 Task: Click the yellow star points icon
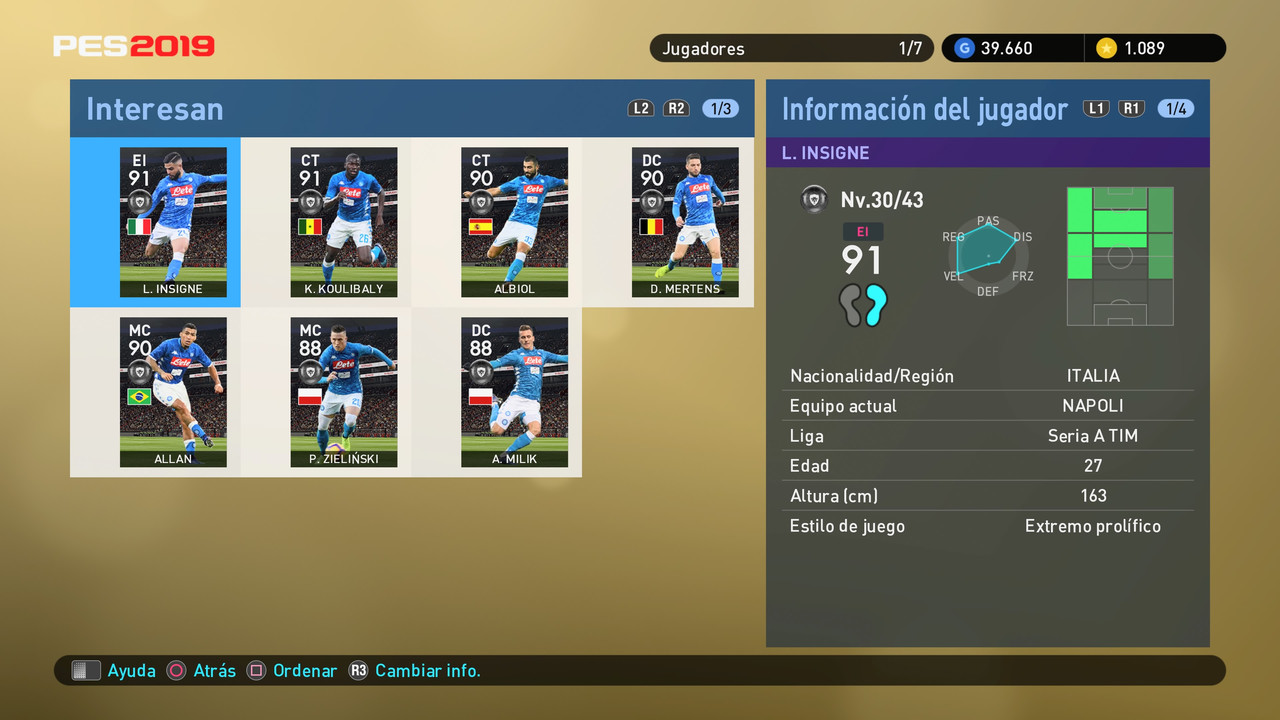click(x=1110, y=47)
